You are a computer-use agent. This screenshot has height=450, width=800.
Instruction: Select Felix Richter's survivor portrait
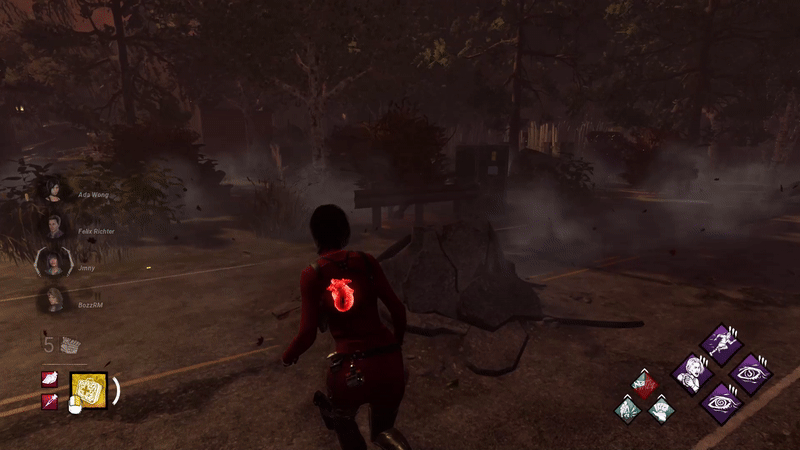[52, 227]
